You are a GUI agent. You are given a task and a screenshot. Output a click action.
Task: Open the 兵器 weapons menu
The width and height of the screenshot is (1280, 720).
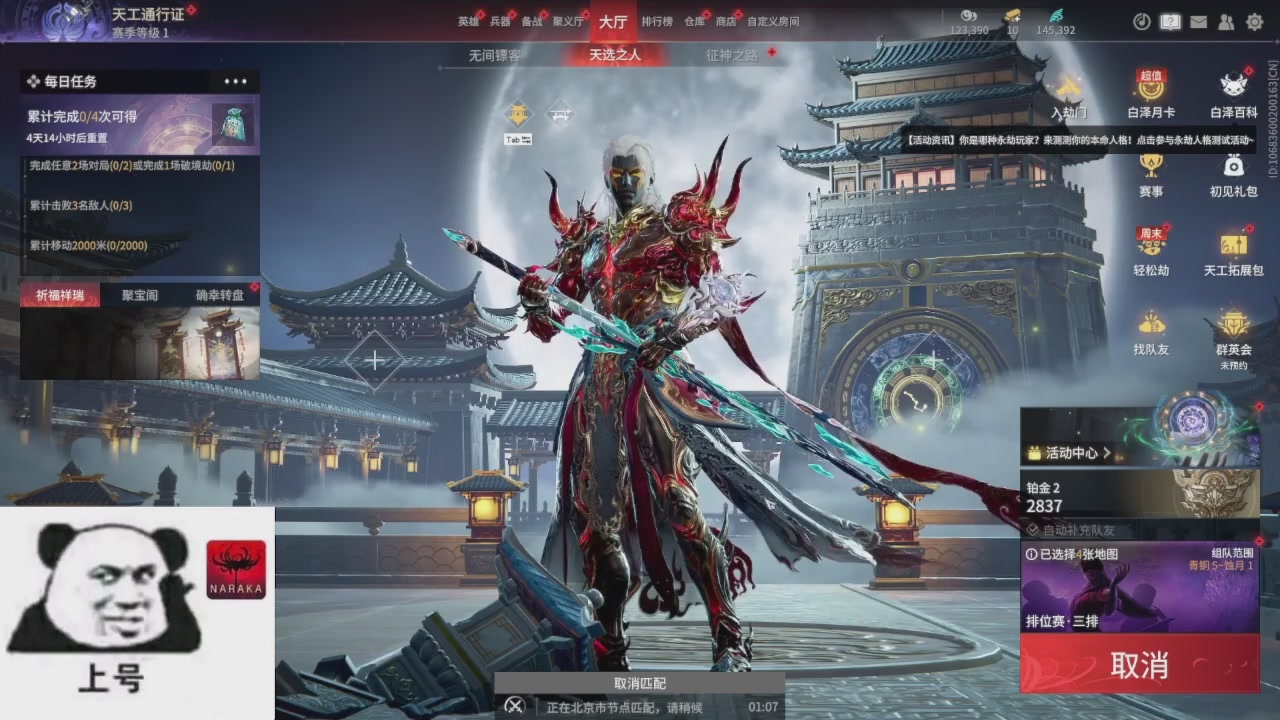500,21
